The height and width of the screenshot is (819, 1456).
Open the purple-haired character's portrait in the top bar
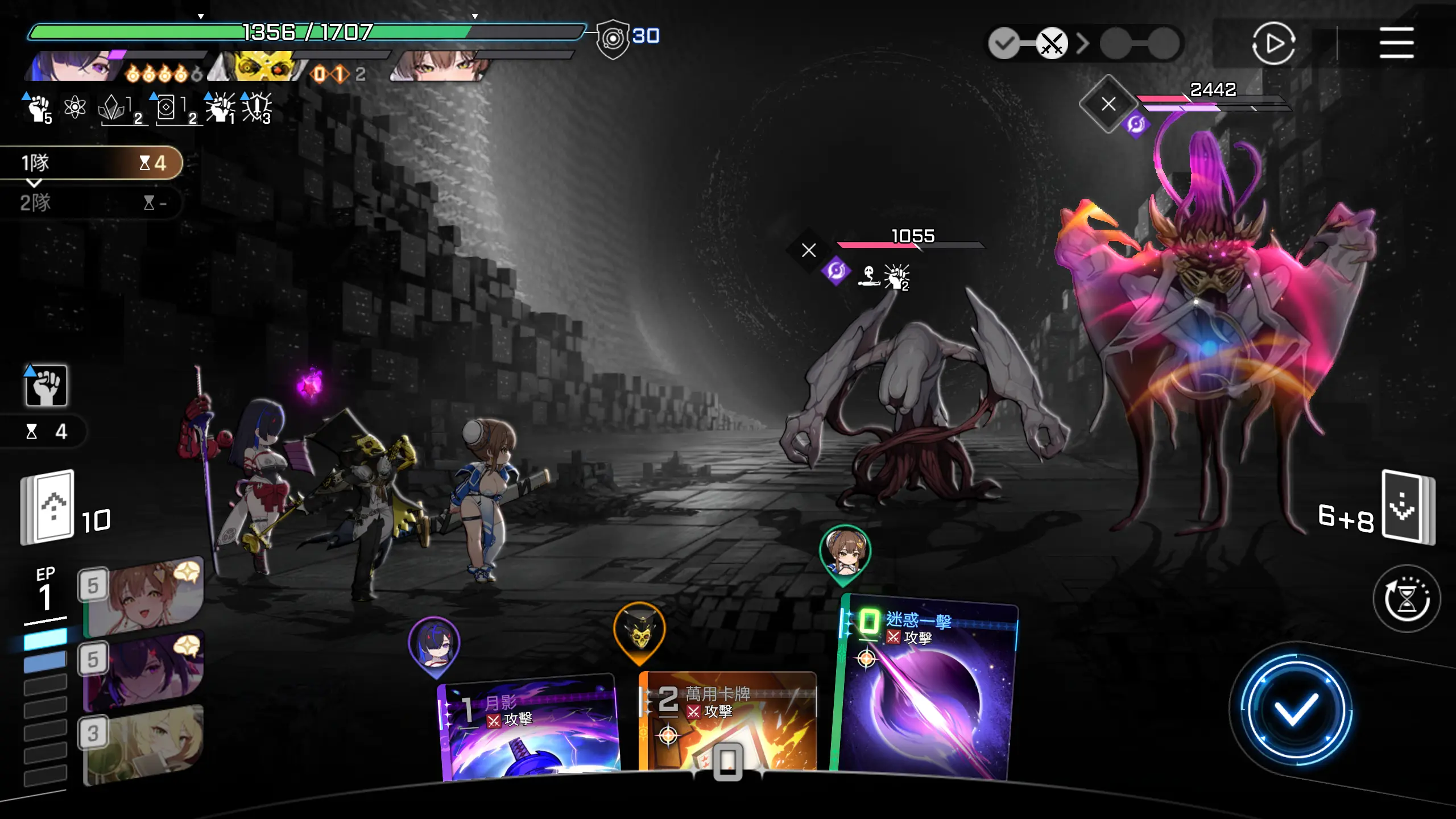pos(77,67)
